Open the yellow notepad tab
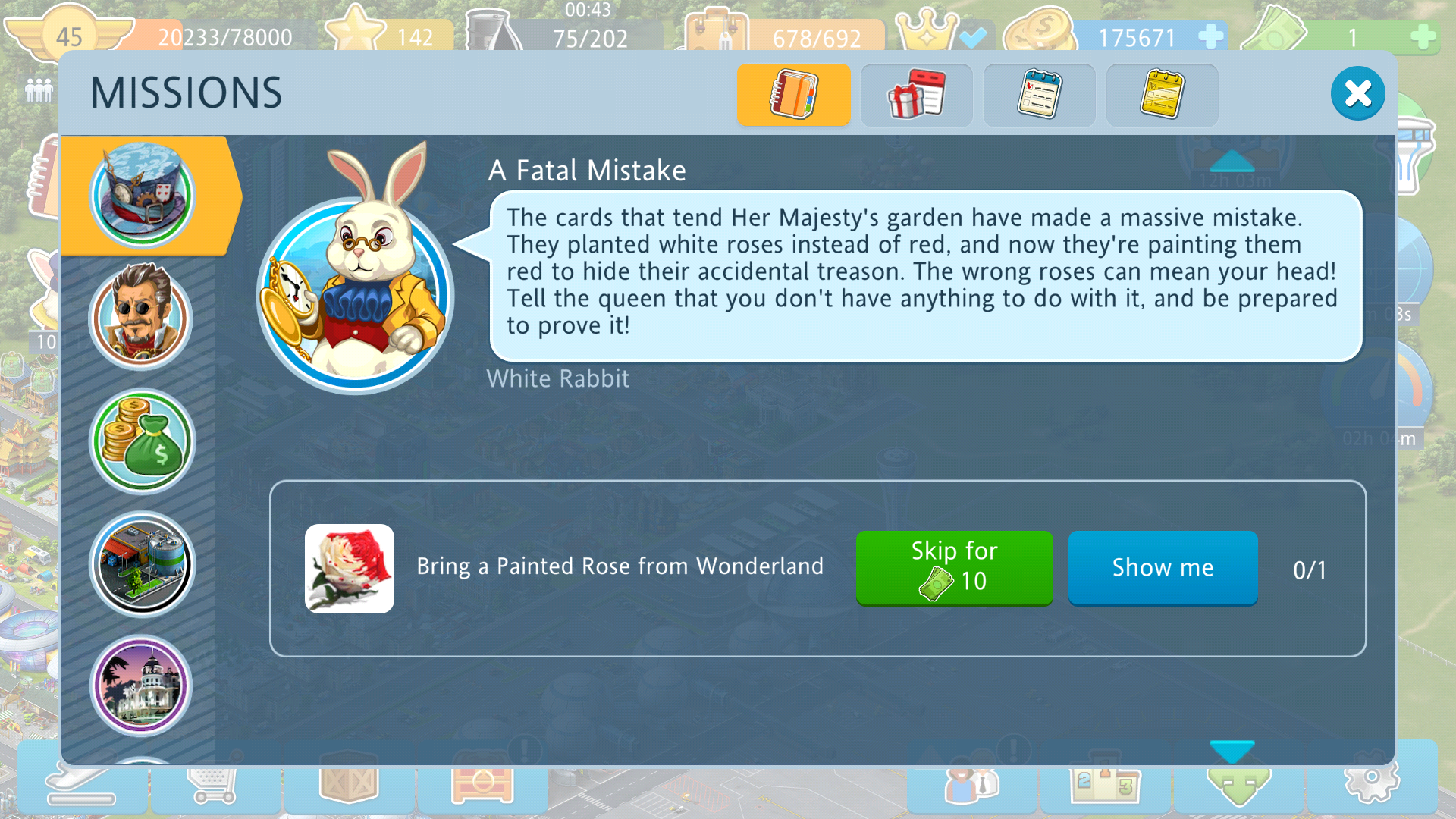 (x=1162, y=95)
